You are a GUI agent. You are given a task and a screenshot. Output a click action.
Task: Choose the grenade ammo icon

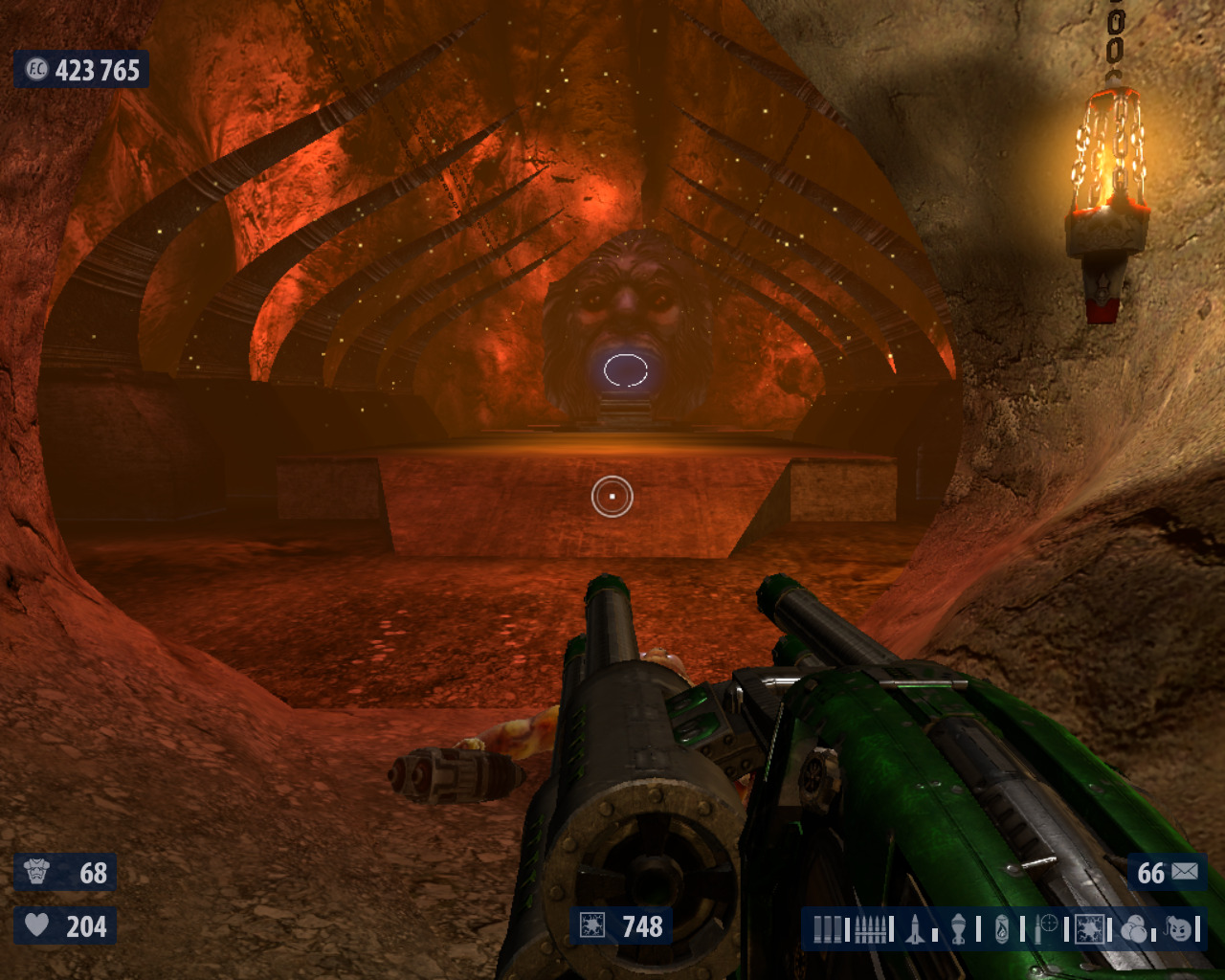(959, 928)
